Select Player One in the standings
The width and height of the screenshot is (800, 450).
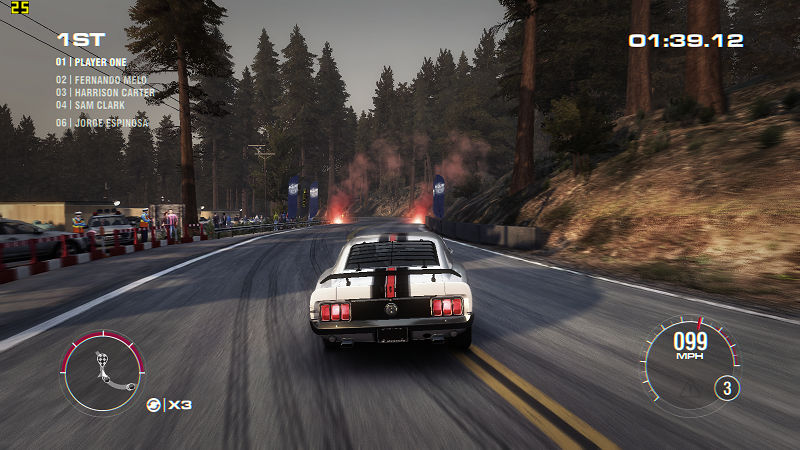coord(91,62)
